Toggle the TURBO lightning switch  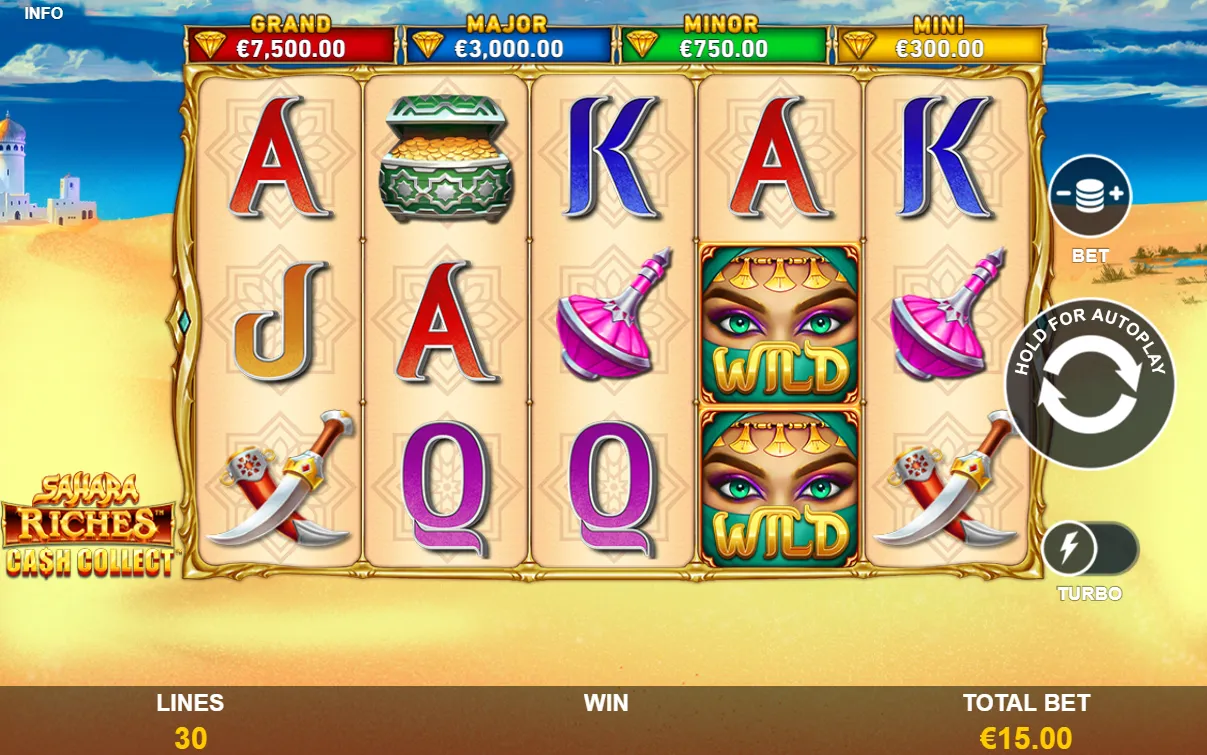point(1089,549)
